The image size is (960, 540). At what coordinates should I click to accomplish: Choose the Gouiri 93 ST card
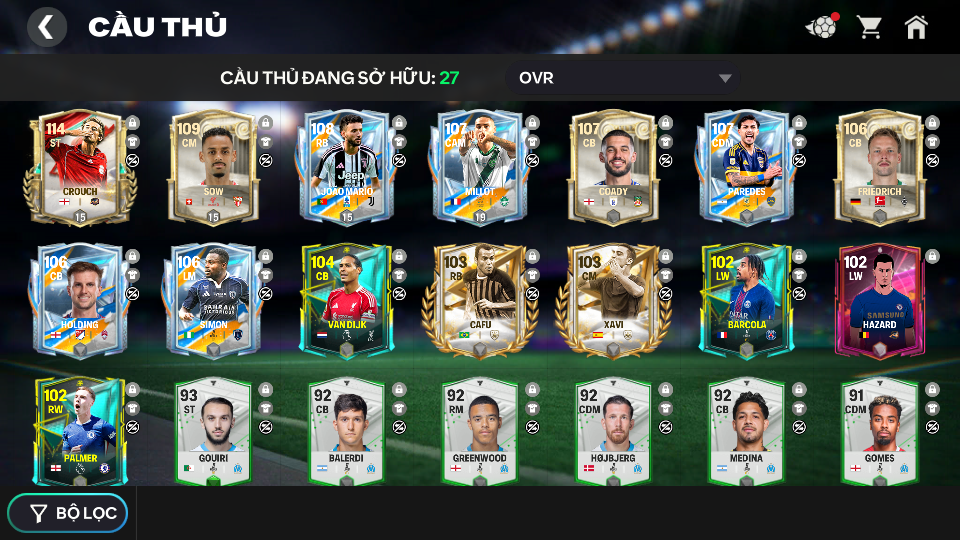[212, 431]
